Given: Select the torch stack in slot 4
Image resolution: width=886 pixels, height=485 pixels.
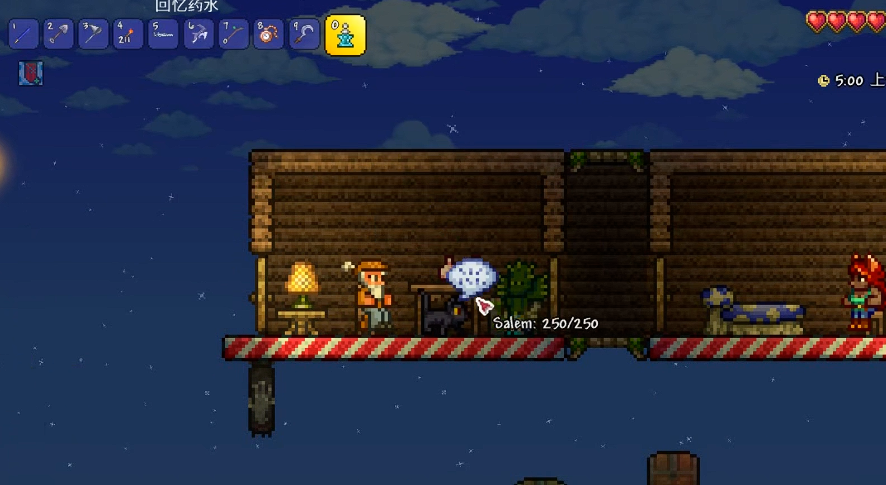Looking at the screenshot, I should (x=129, y=34).
